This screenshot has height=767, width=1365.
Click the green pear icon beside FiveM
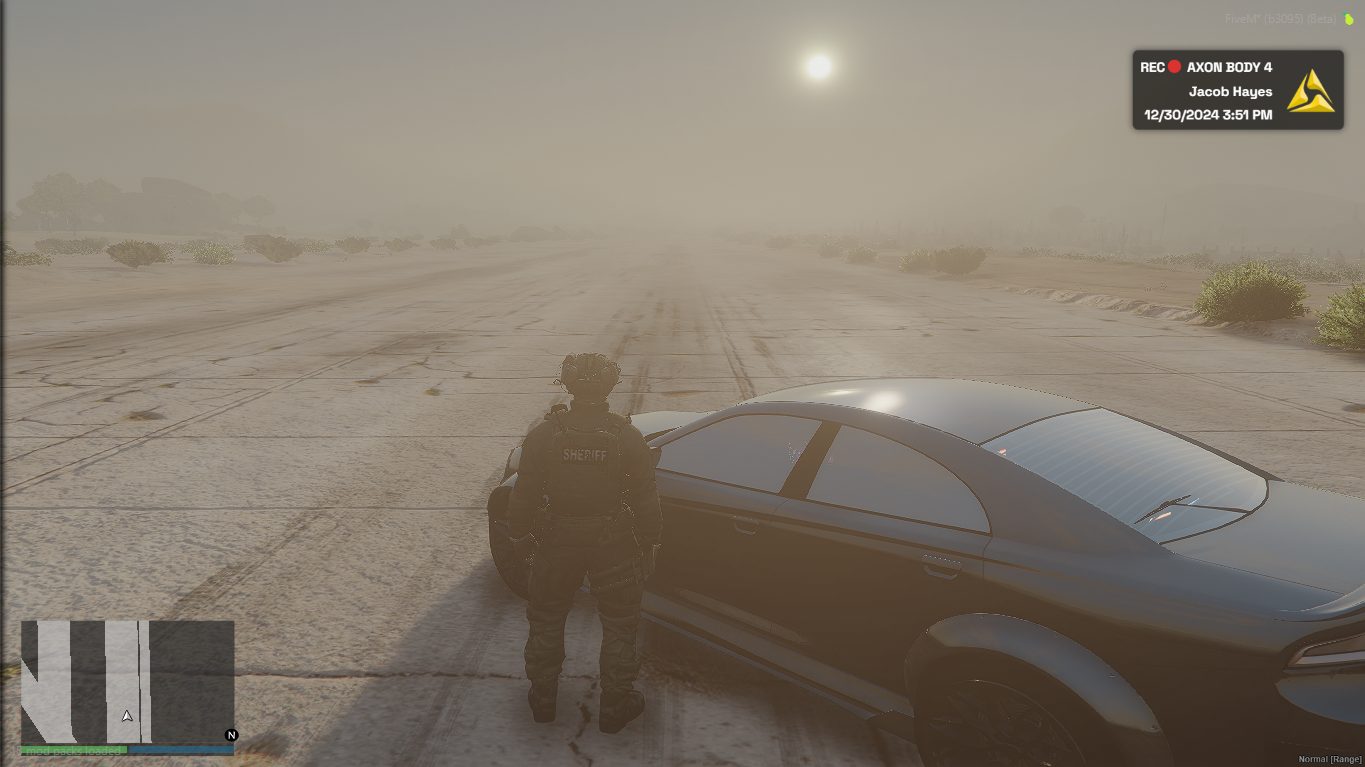pos(1349,19)
